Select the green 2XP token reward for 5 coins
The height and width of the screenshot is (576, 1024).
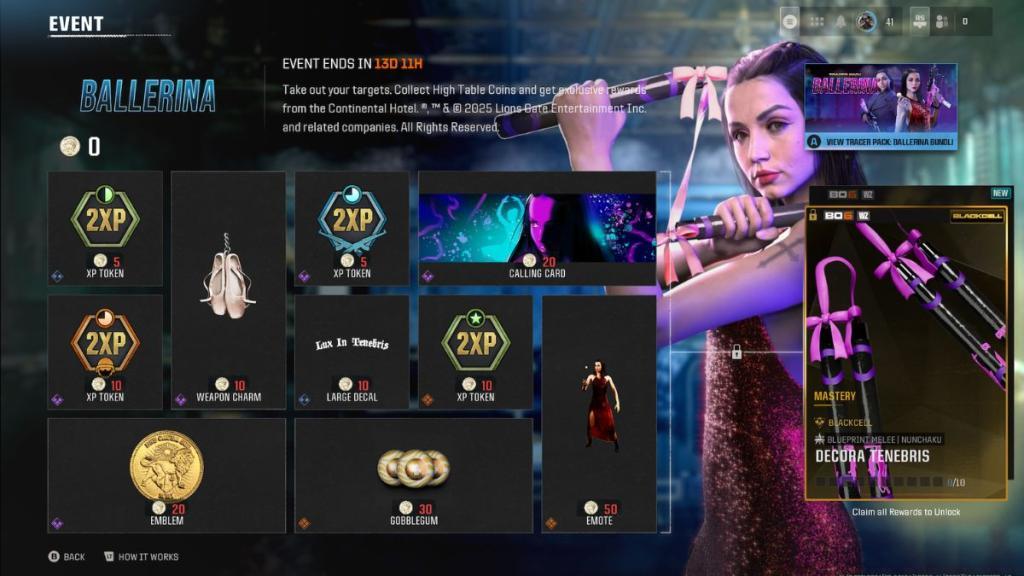click(x=105, y=228)
